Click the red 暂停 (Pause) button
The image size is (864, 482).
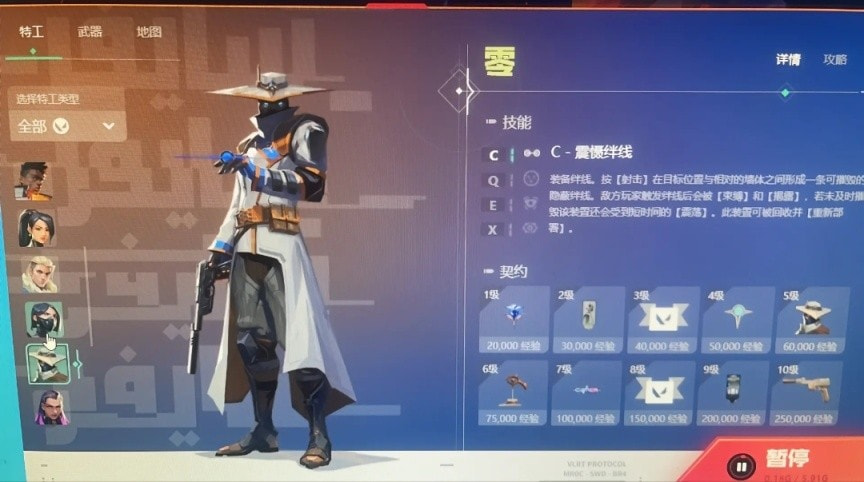775,461
